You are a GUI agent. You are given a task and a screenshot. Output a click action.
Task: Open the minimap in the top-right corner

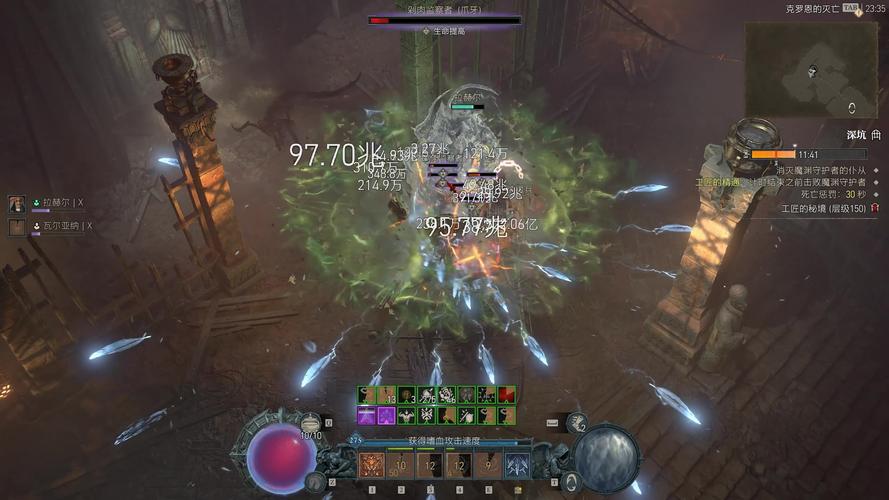click(812, 69)
